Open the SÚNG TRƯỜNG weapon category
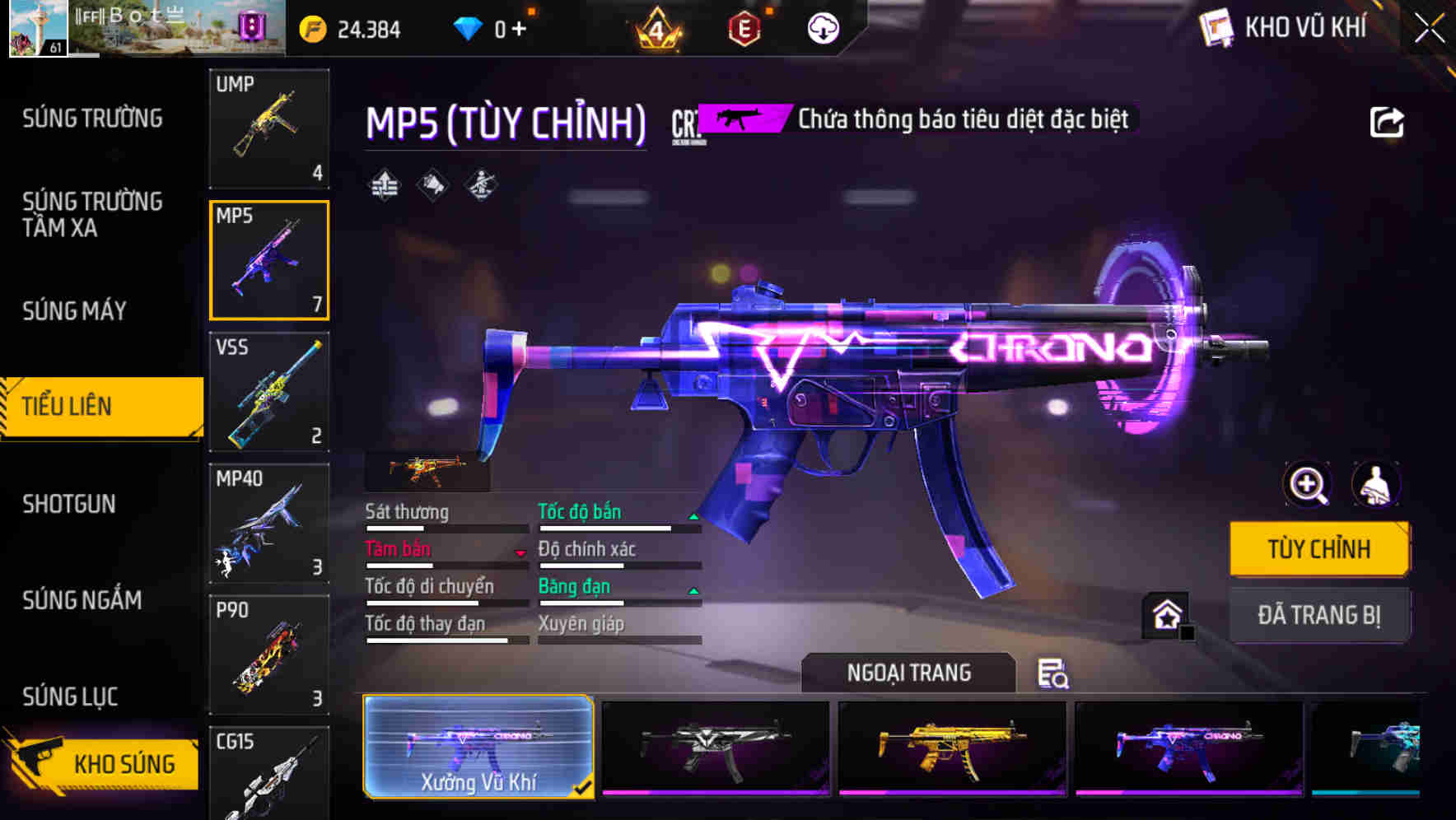This screenshot has width=1456, height=820. (92, 119)
